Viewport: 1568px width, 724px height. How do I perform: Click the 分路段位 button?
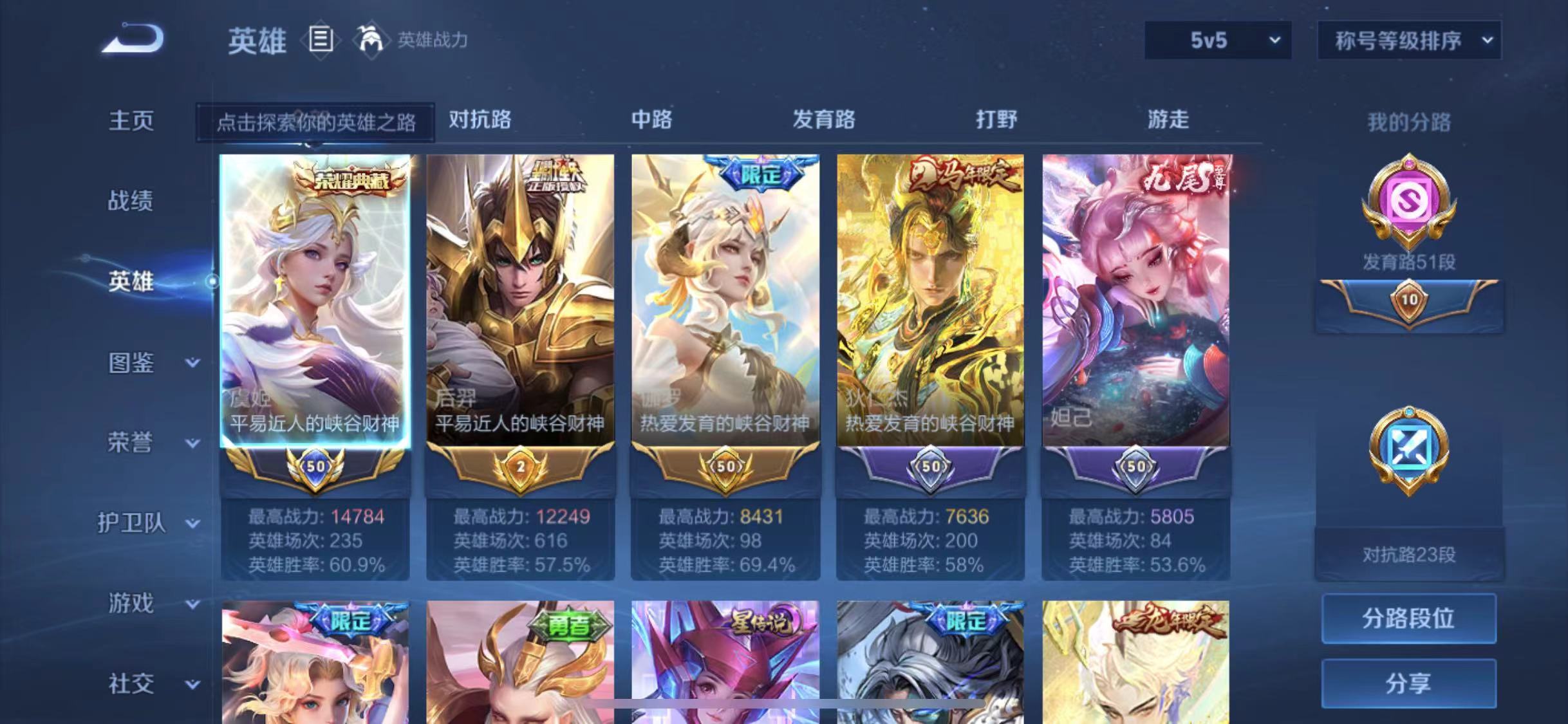click(x=1409, y=618)
